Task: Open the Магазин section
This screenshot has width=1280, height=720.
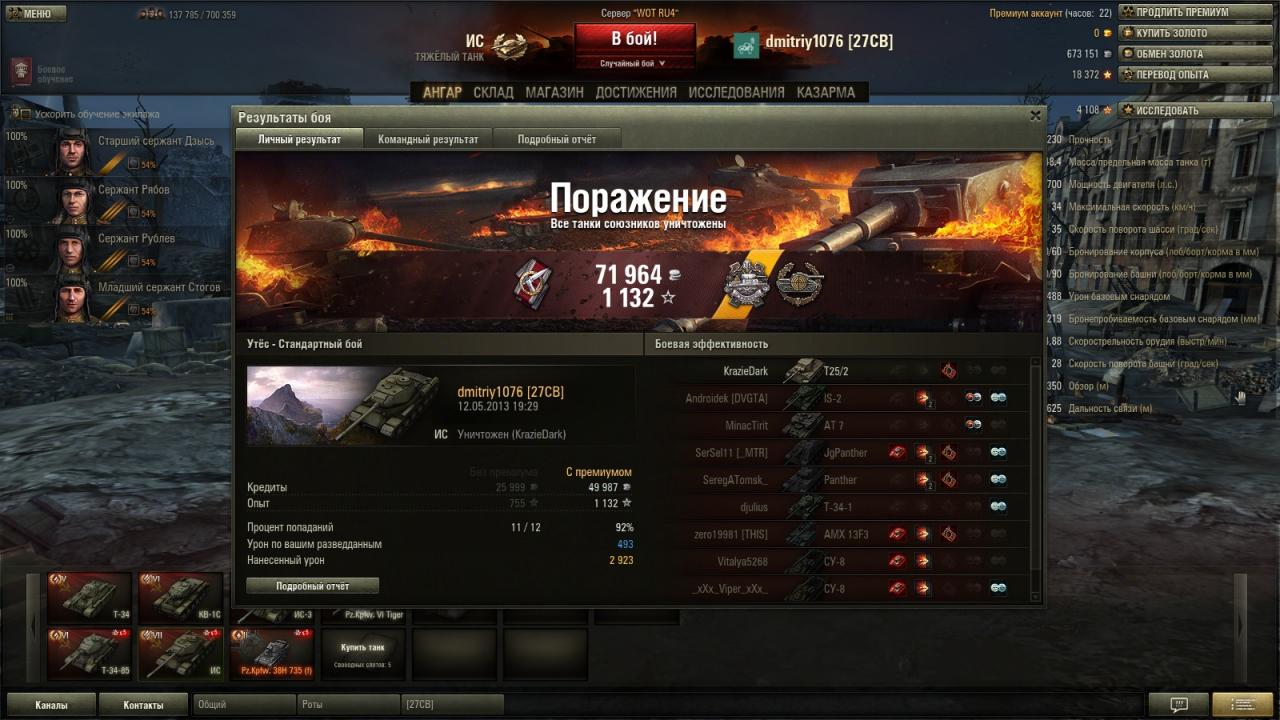Action: point(554,92)
